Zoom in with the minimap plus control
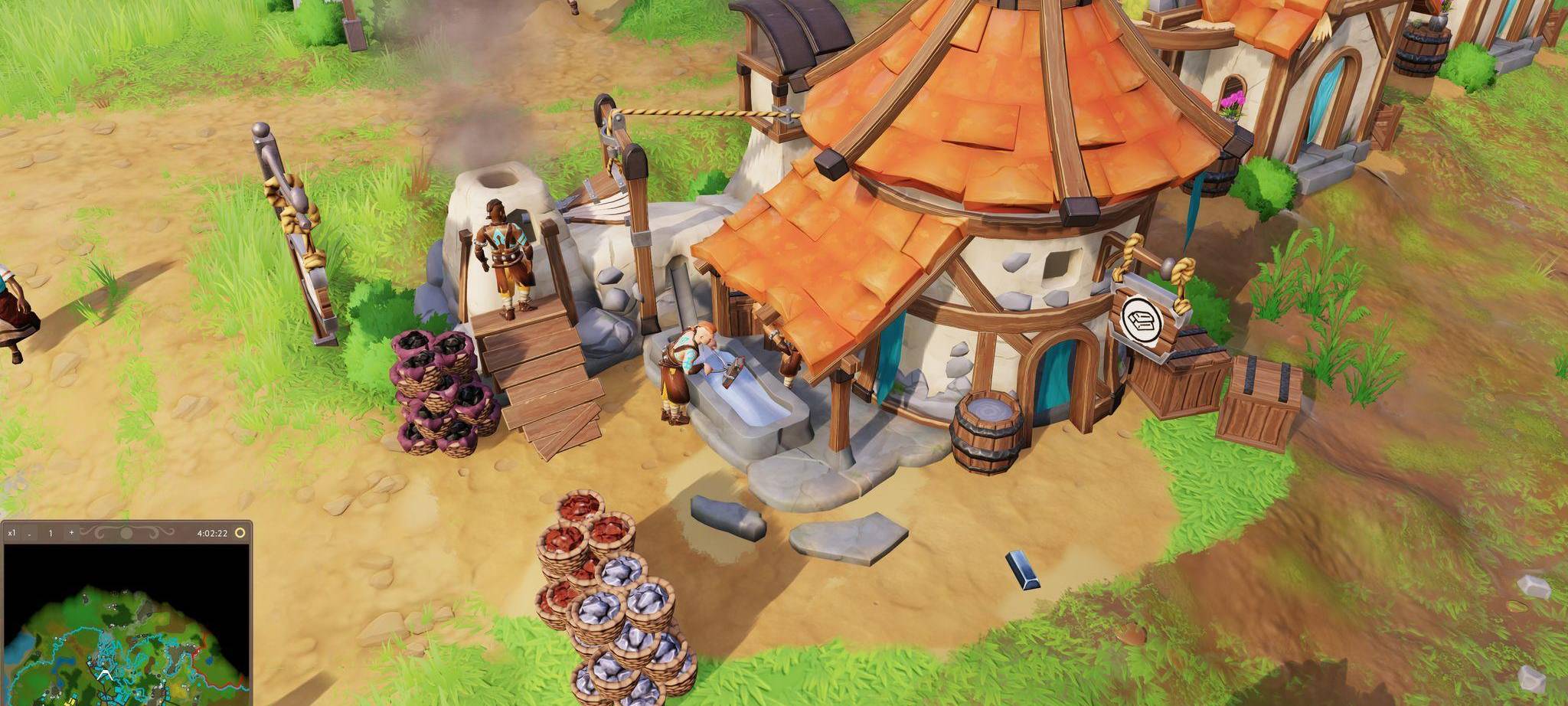The image size is (1568, 706). [x=71, y=534]
